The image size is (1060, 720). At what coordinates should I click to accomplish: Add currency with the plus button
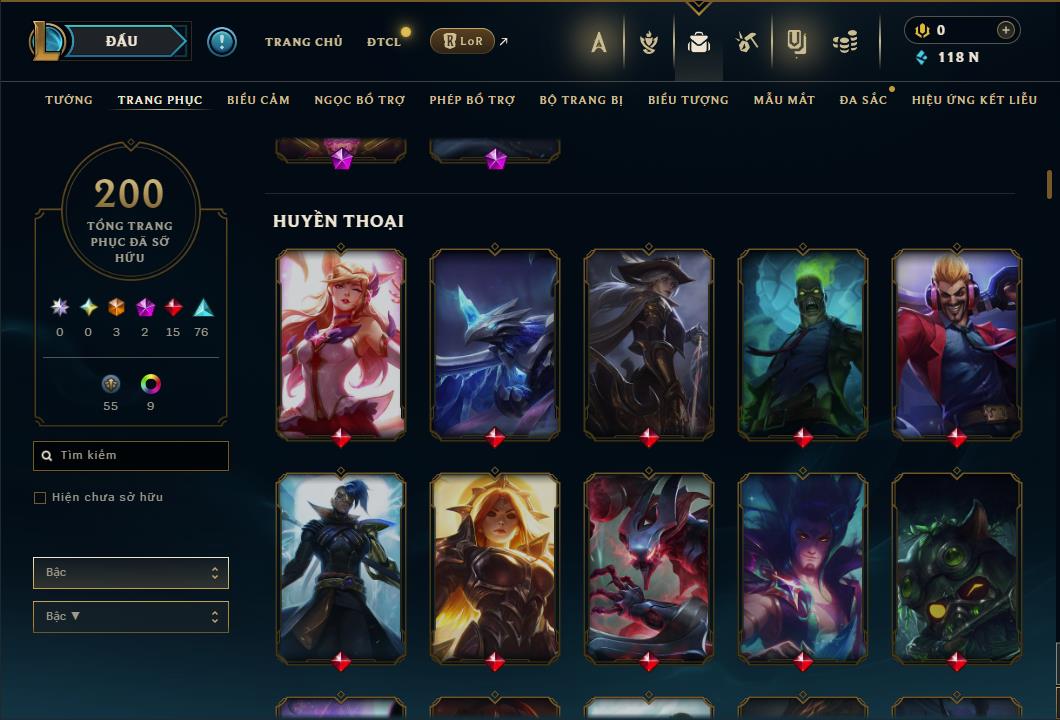pos(1005,30)
